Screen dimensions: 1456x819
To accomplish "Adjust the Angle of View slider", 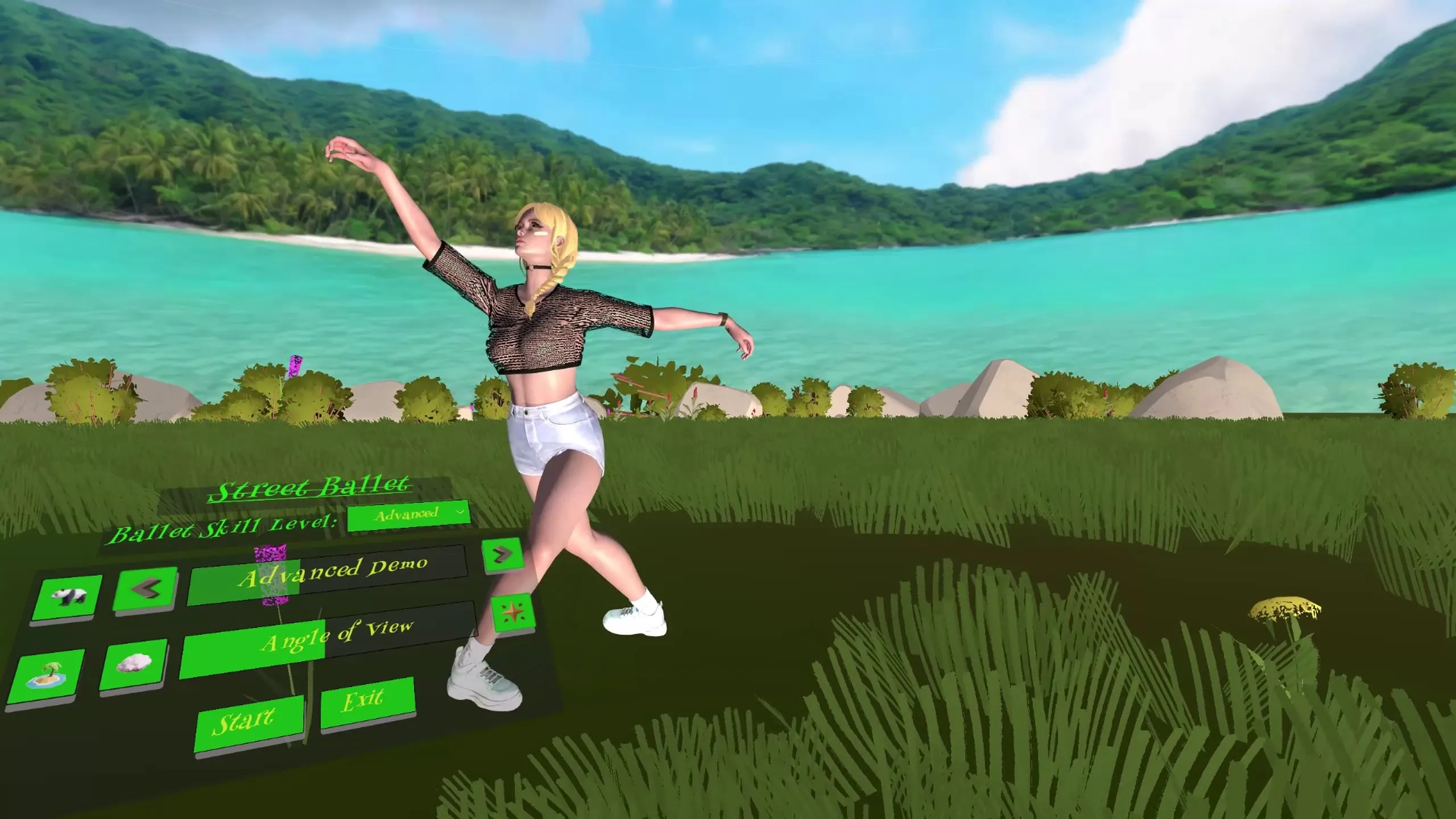I will (329, 638).
